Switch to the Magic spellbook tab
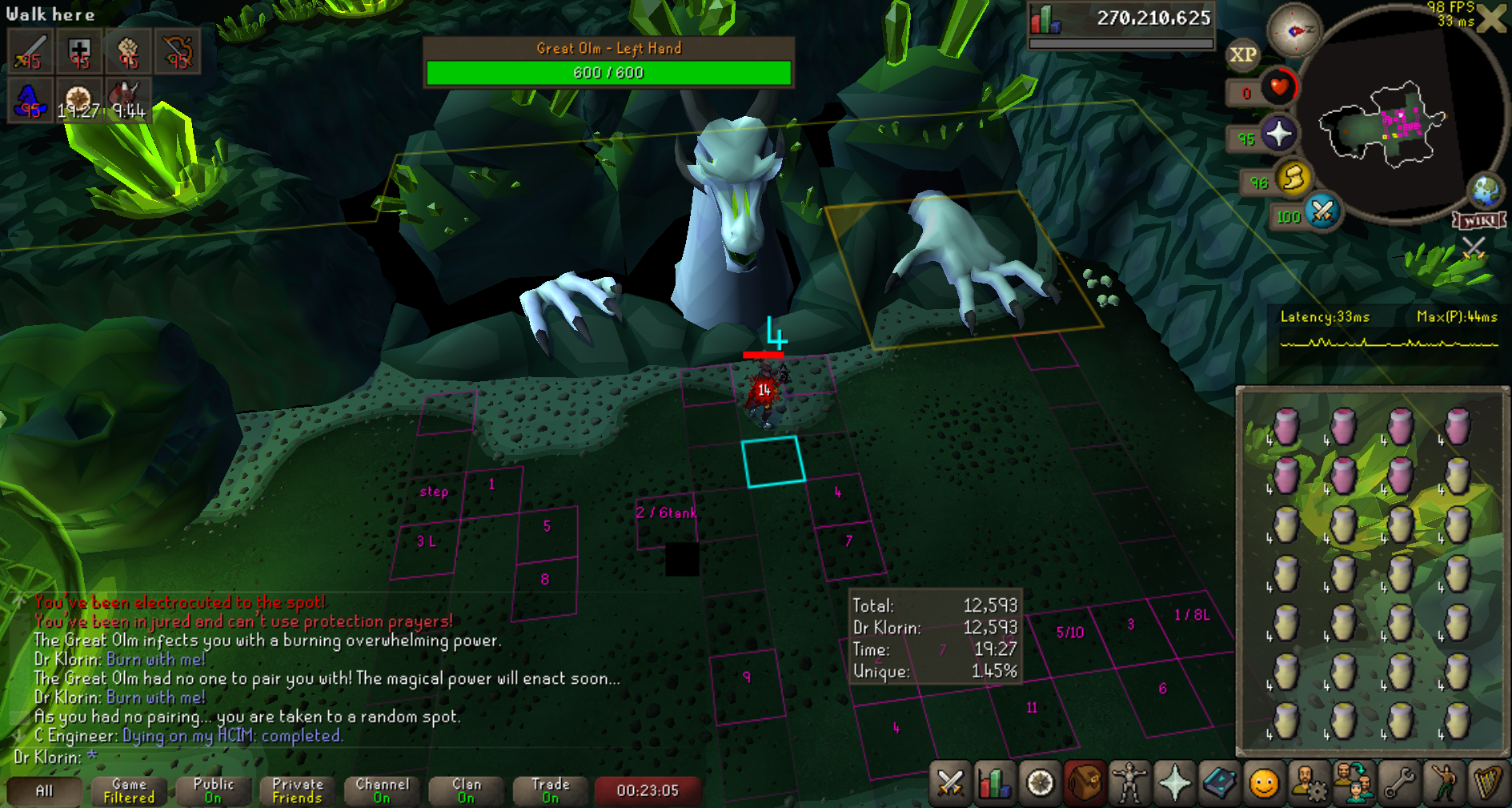This screenshot has height=808, width=1512. pyautogui.click(x=1219, y=782)
